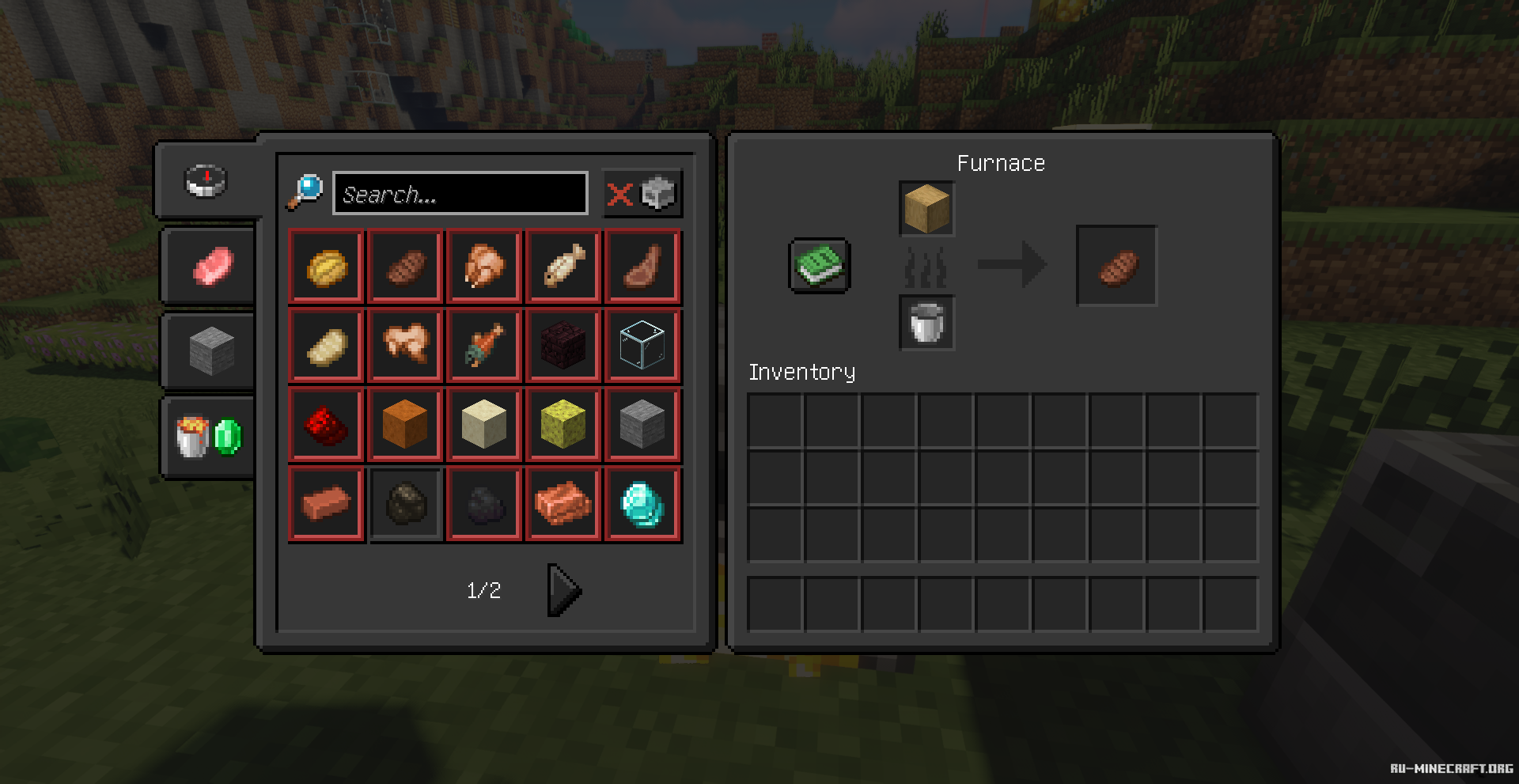The width and height of the screenshot is (1519, 784).
Task: Open the lava bucket and emerald tab
Action: coord(209,437)
